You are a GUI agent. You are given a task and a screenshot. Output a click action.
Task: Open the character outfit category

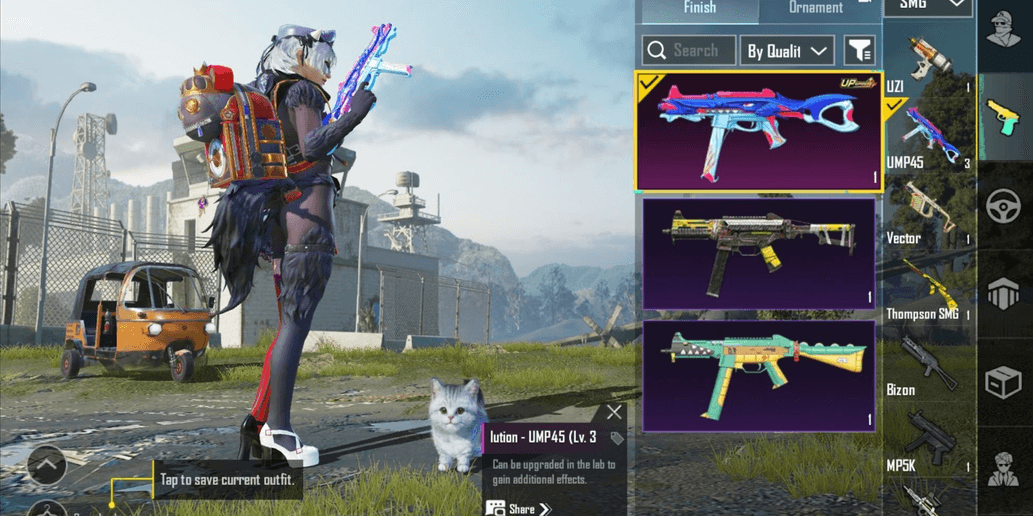pyautogui.click(x=1004, y=32)
